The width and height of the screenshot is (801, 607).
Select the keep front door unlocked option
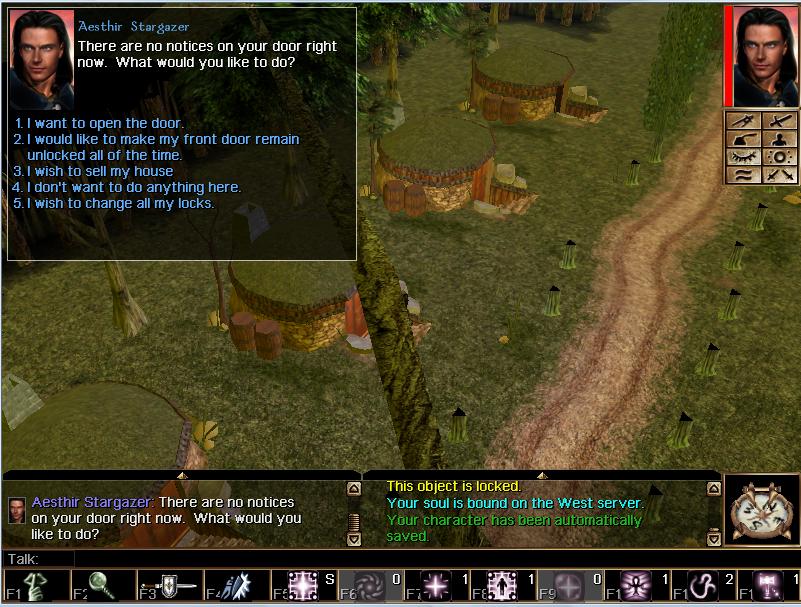point(162,139)
